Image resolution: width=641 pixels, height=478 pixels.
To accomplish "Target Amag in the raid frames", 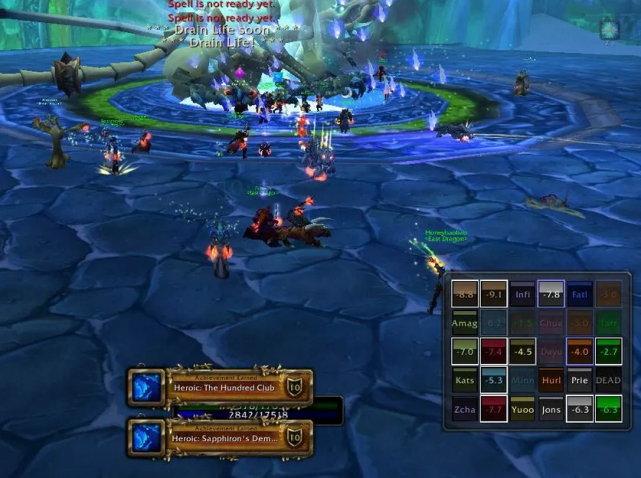I will [x=464, y=324].
